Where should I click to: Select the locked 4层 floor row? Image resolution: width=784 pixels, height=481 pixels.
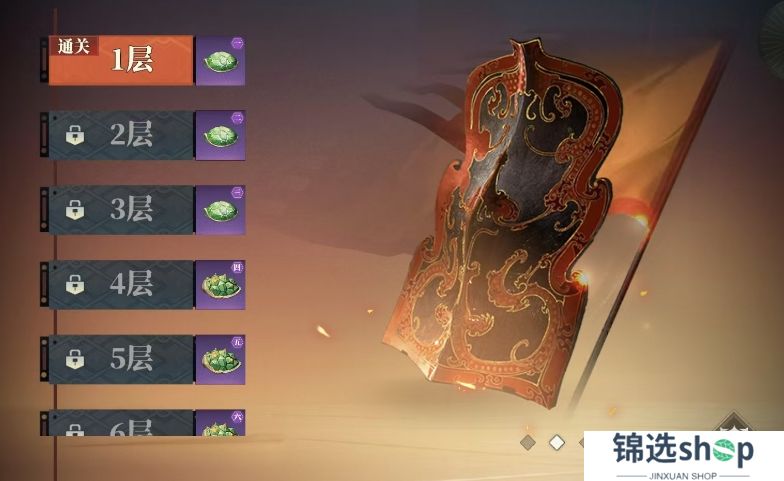pyautogui.click(x=120, y=285)
